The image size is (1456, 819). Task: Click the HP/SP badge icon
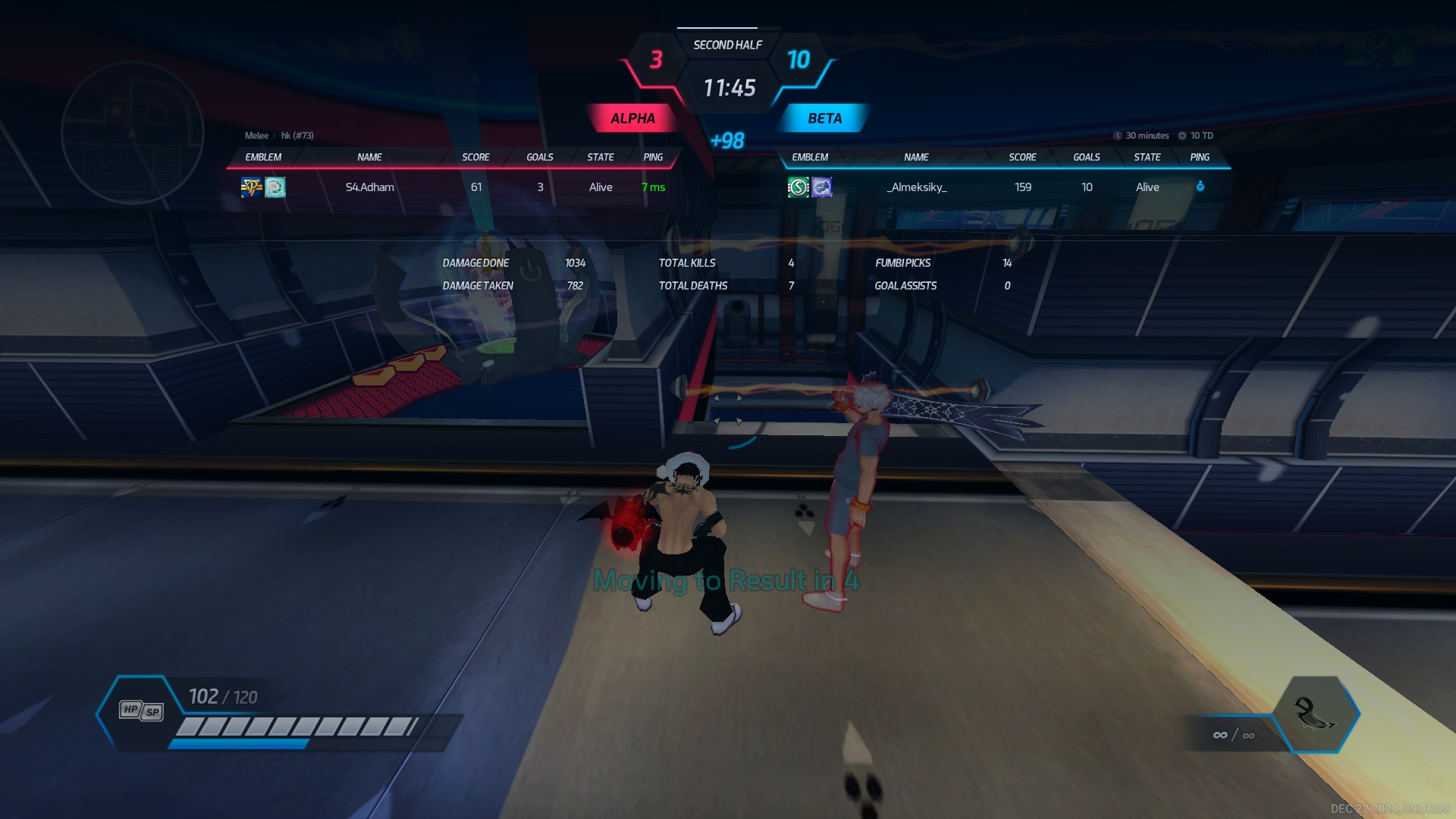pos(141,711)
